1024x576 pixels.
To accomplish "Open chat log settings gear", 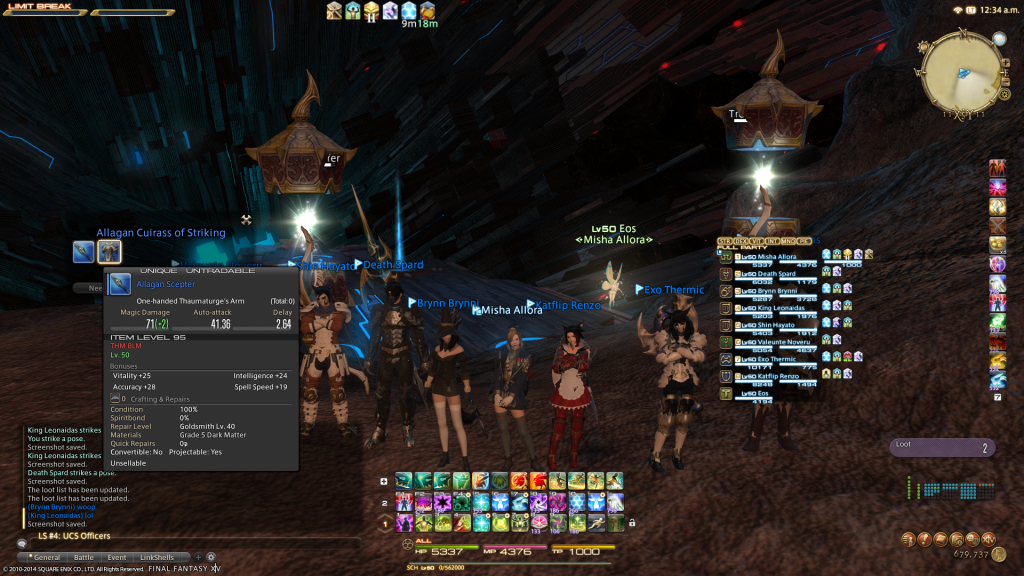I will point(211,557).
